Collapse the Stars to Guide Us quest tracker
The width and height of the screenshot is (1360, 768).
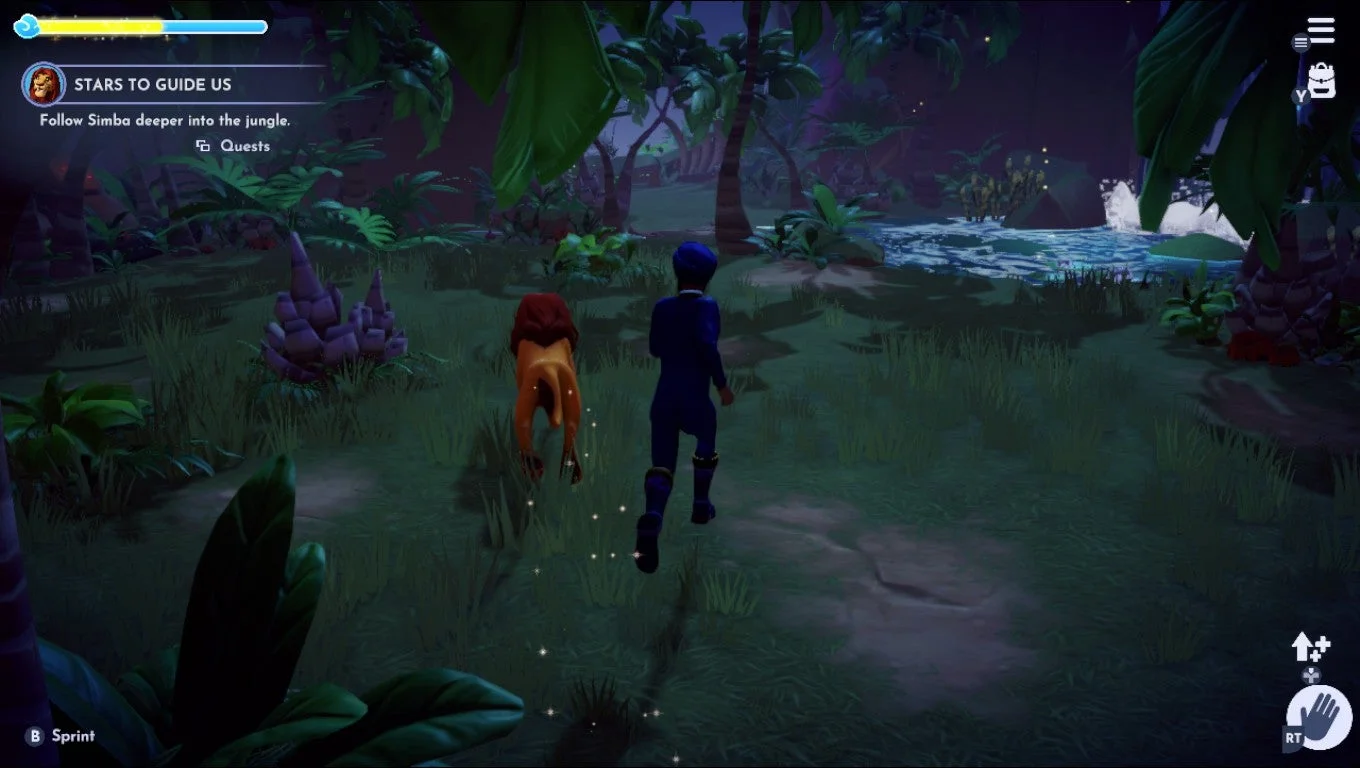(154, 85)
